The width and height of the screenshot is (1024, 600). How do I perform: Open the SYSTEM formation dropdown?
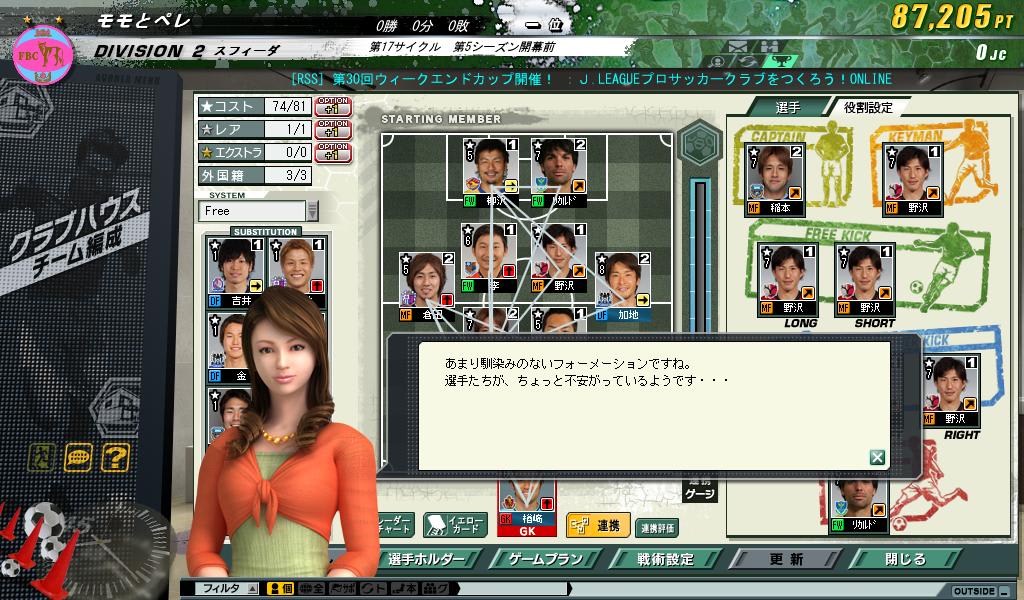[x=313, y=211]
